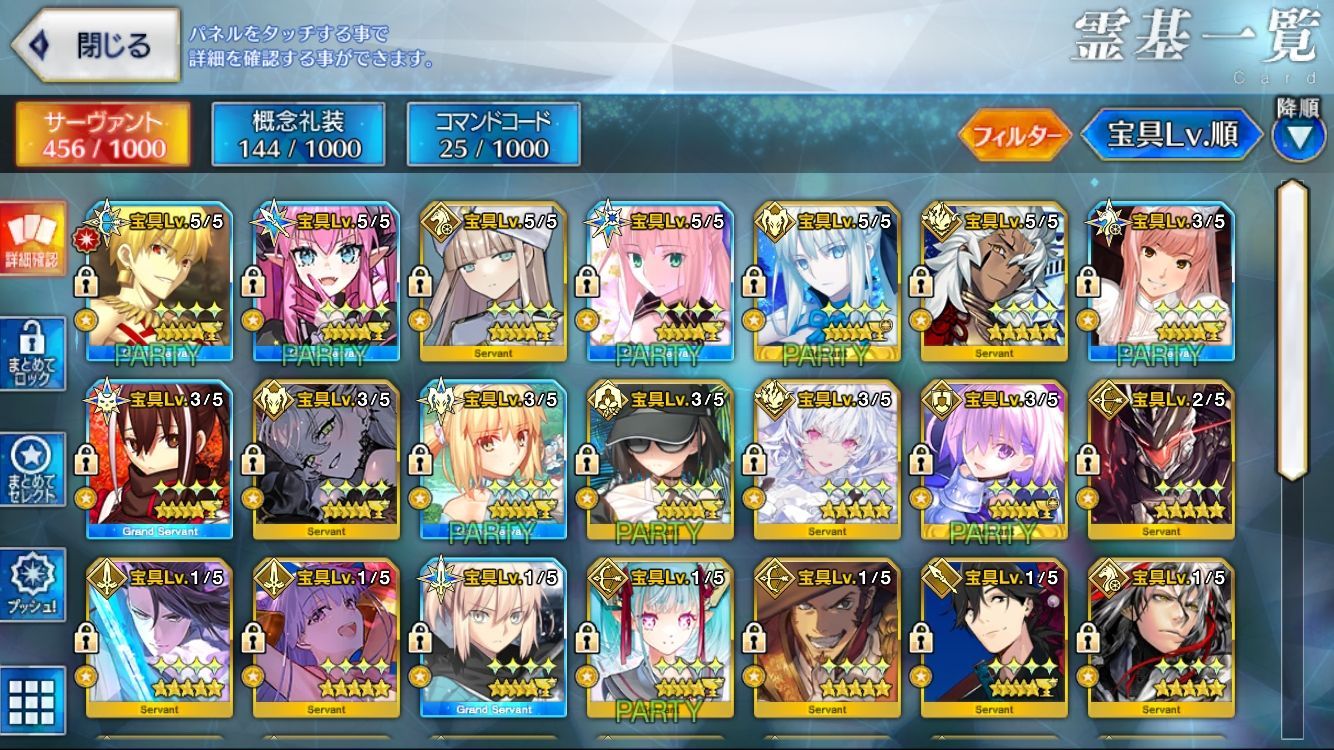Change the 宝具Lv.順 sort order
The width and height of the screenshot is (1334, 750).
pos(1171,136)
